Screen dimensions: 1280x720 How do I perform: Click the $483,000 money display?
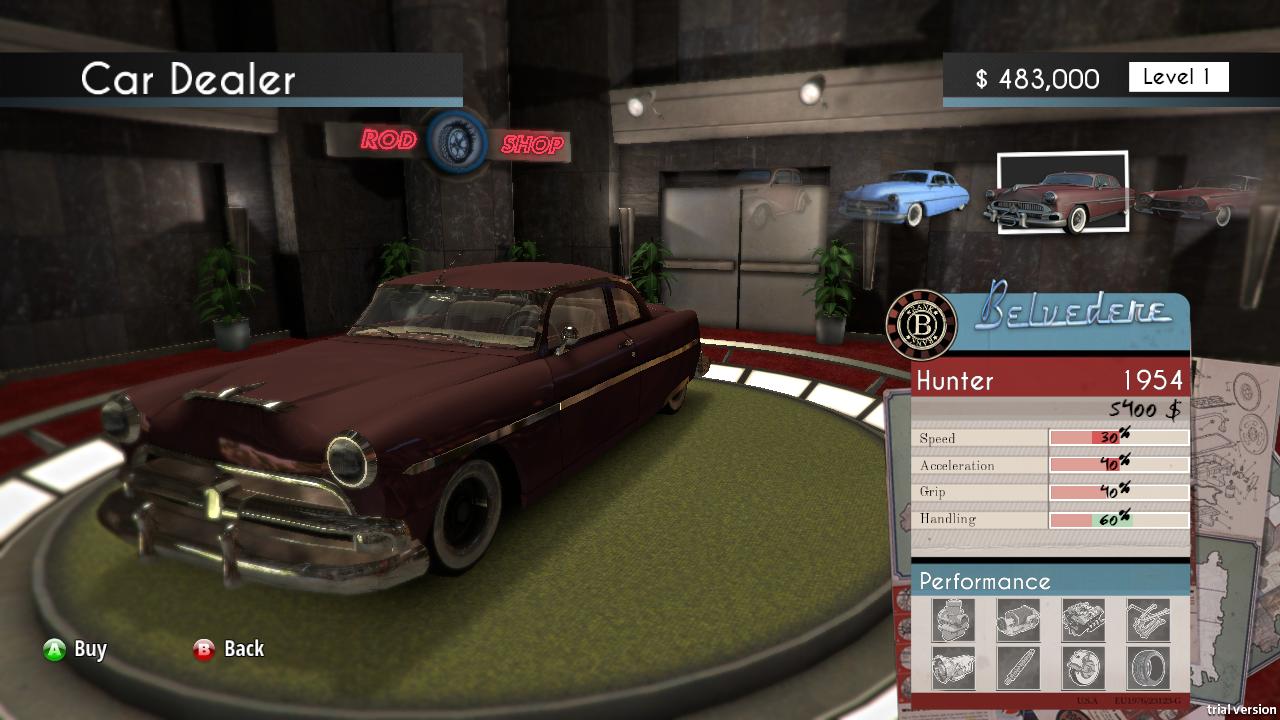[x=1035, y=78]
